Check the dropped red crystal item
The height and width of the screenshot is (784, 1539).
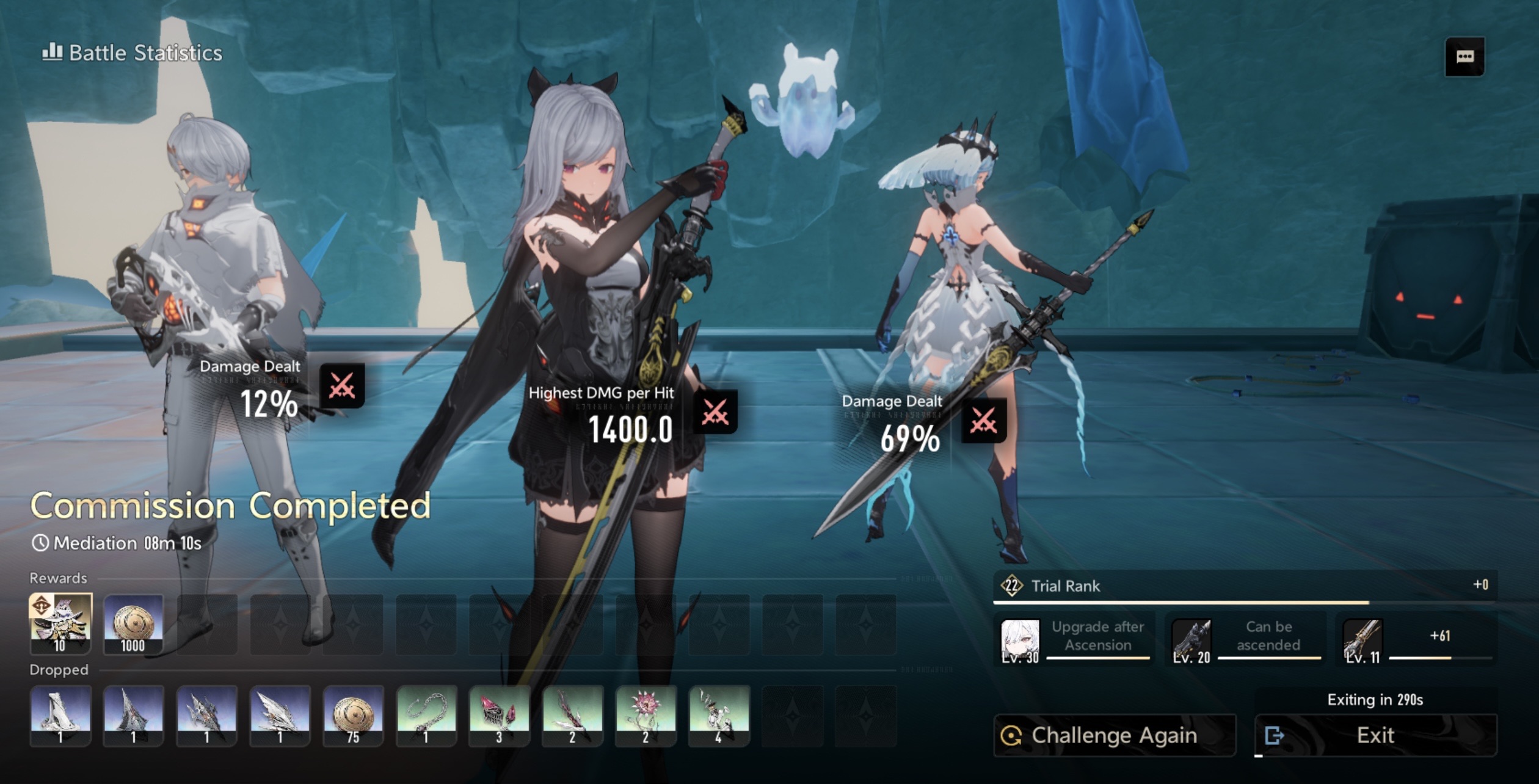499,715
